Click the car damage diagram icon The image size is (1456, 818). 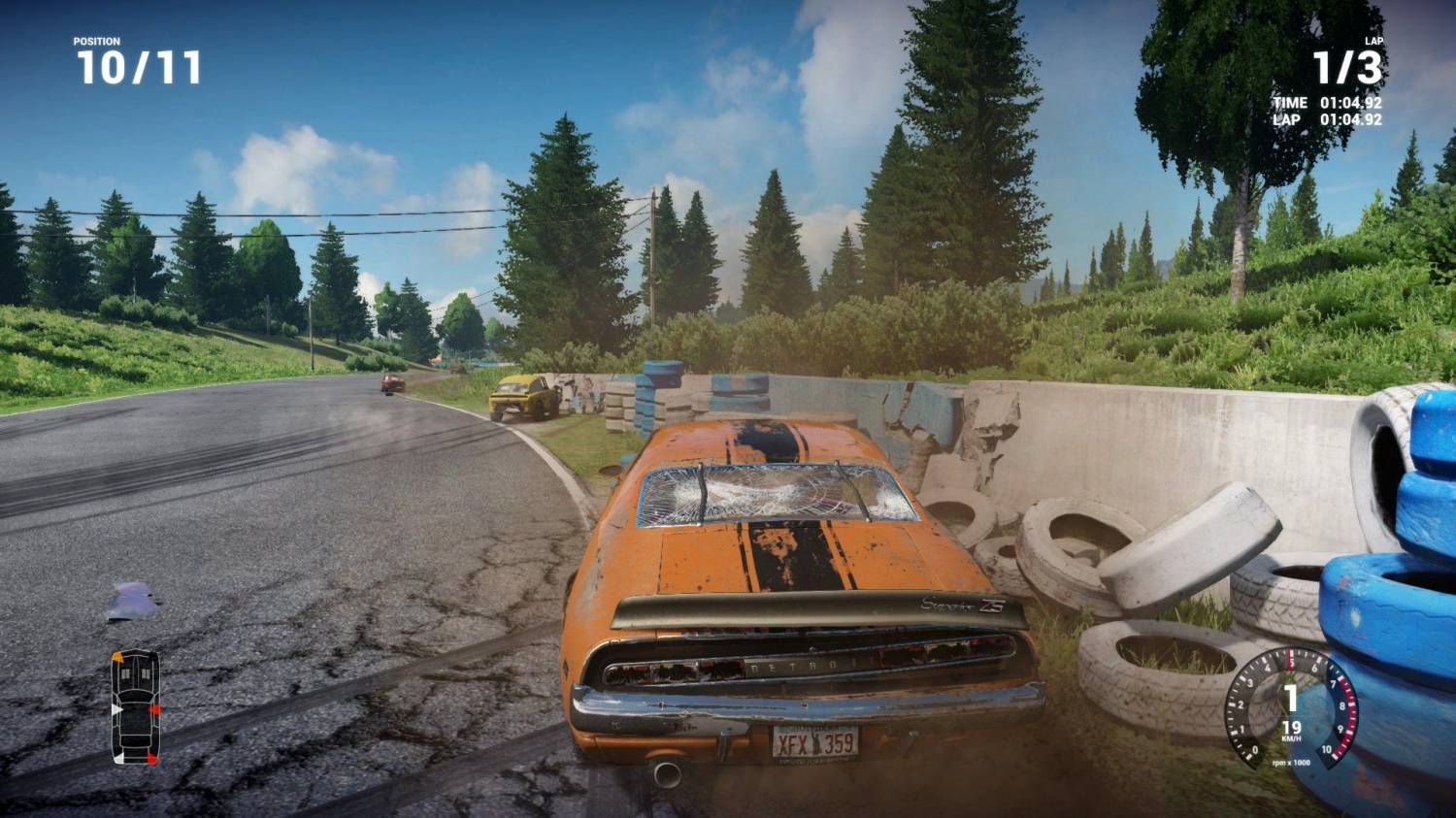(135, 706)
